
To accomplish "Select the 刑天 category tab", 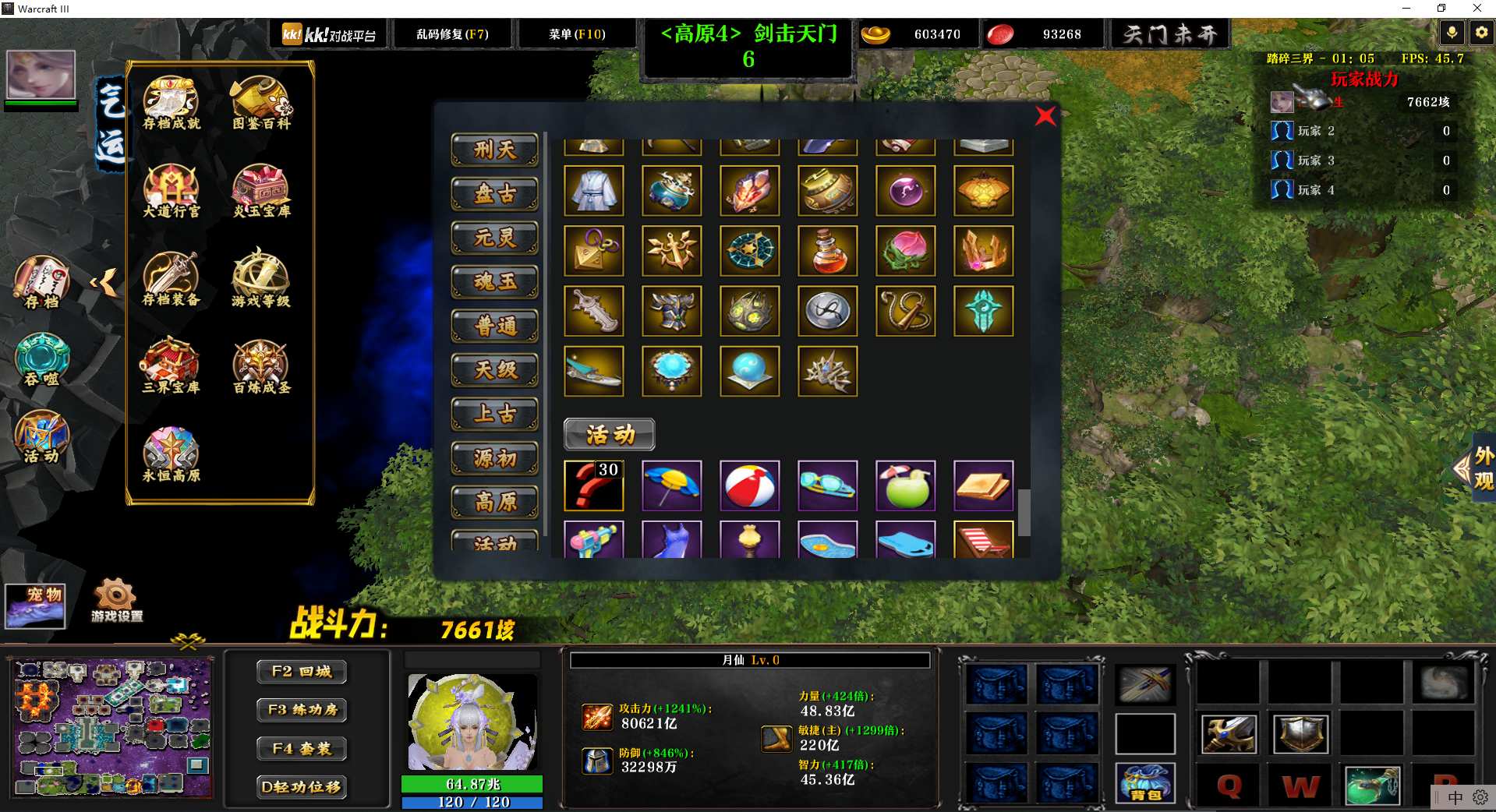I will point(495,150).
